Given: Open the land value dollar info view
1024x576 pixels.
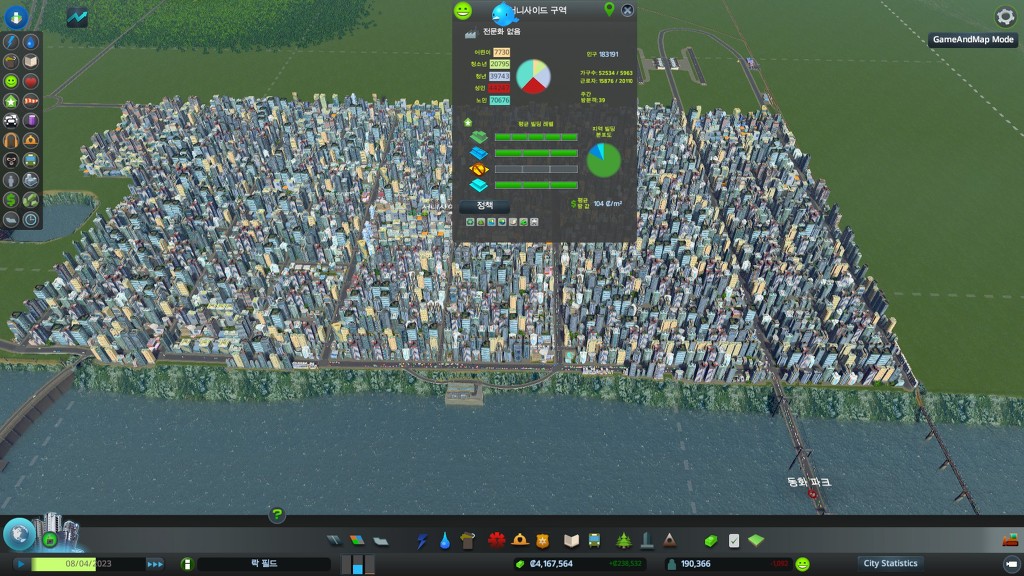Looking at the screenshot, I should 11,200.
